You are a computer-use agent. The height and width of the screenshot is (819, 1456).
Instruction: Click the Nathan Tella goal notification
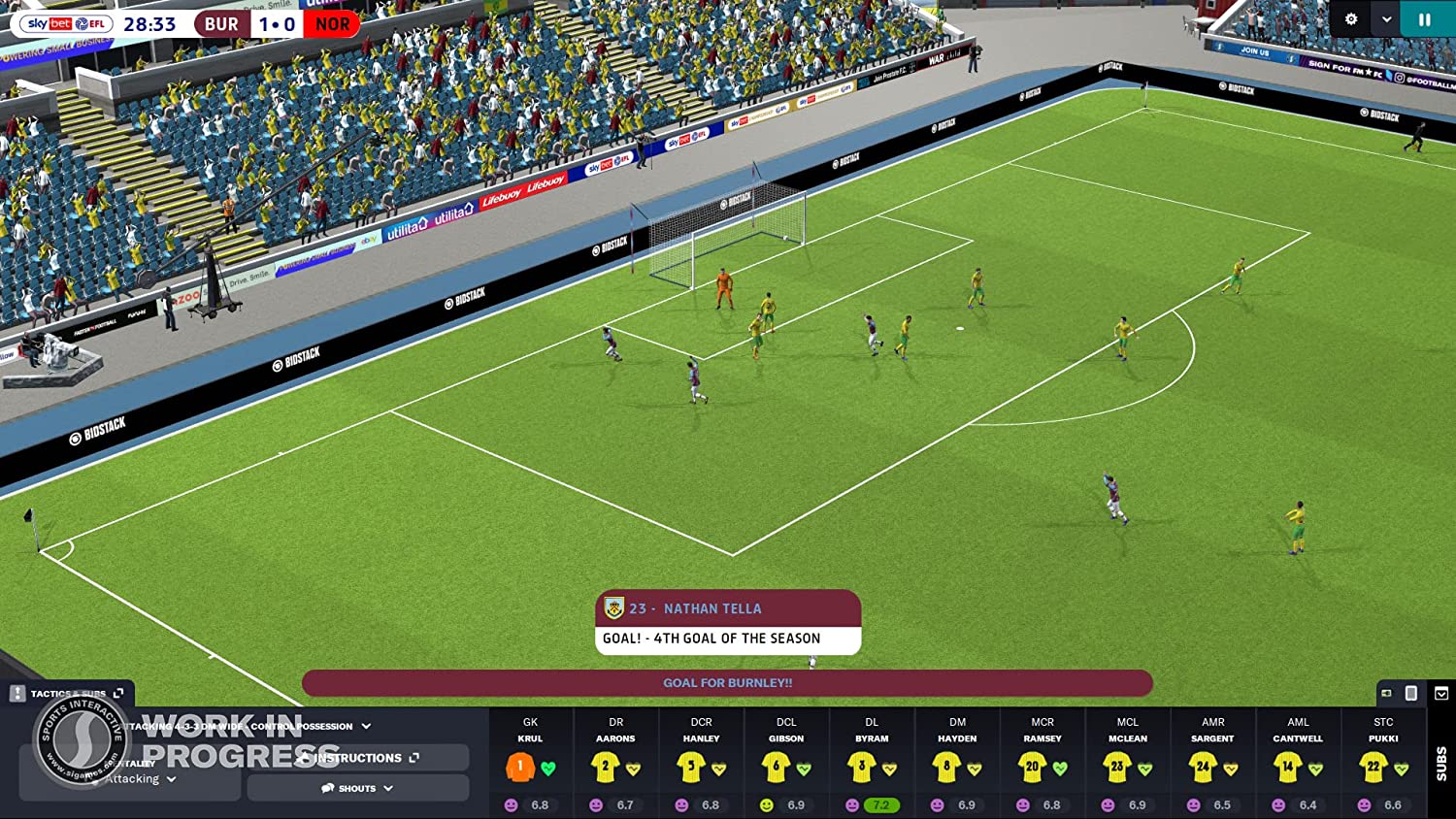coord(726,621)
